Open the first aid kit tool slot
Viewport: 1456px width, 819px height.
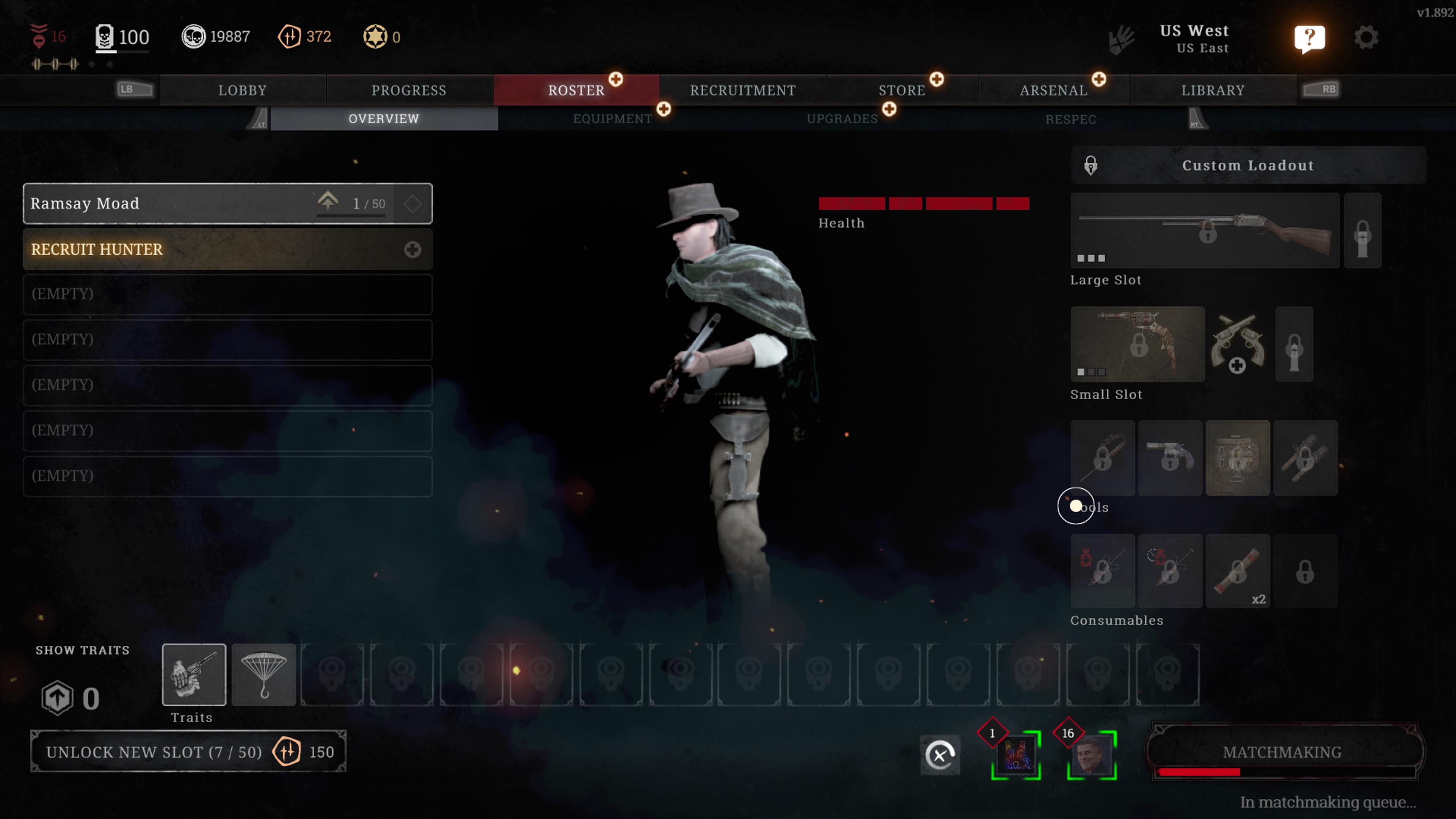[1238, 458]
